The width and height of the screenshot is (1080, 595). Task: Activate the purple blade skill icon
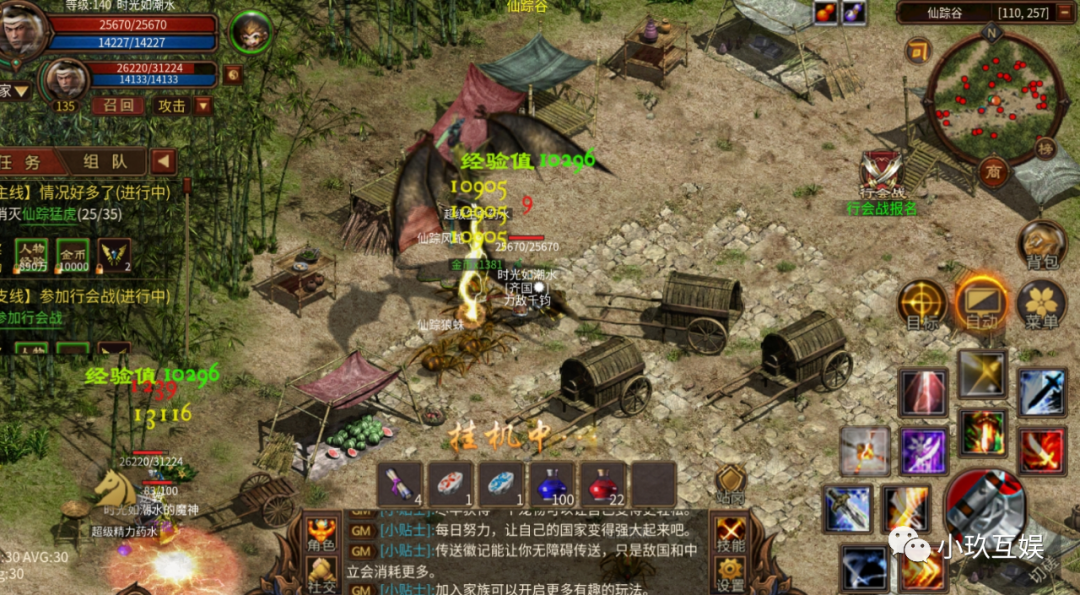[x=924, y=450]
